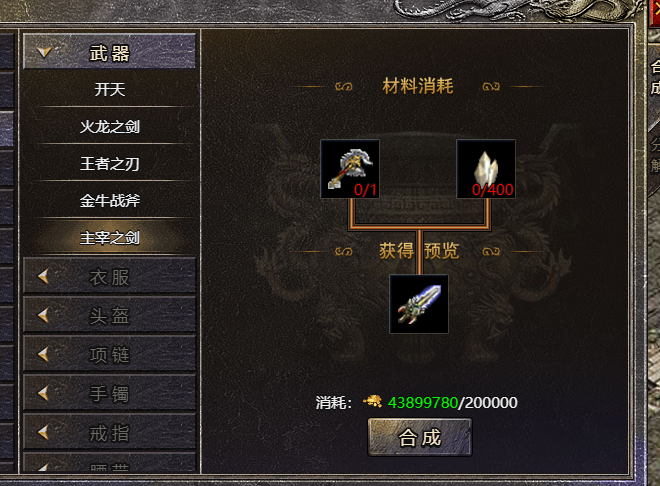Open the 金牛战斧 recipe

coord(109,200)
